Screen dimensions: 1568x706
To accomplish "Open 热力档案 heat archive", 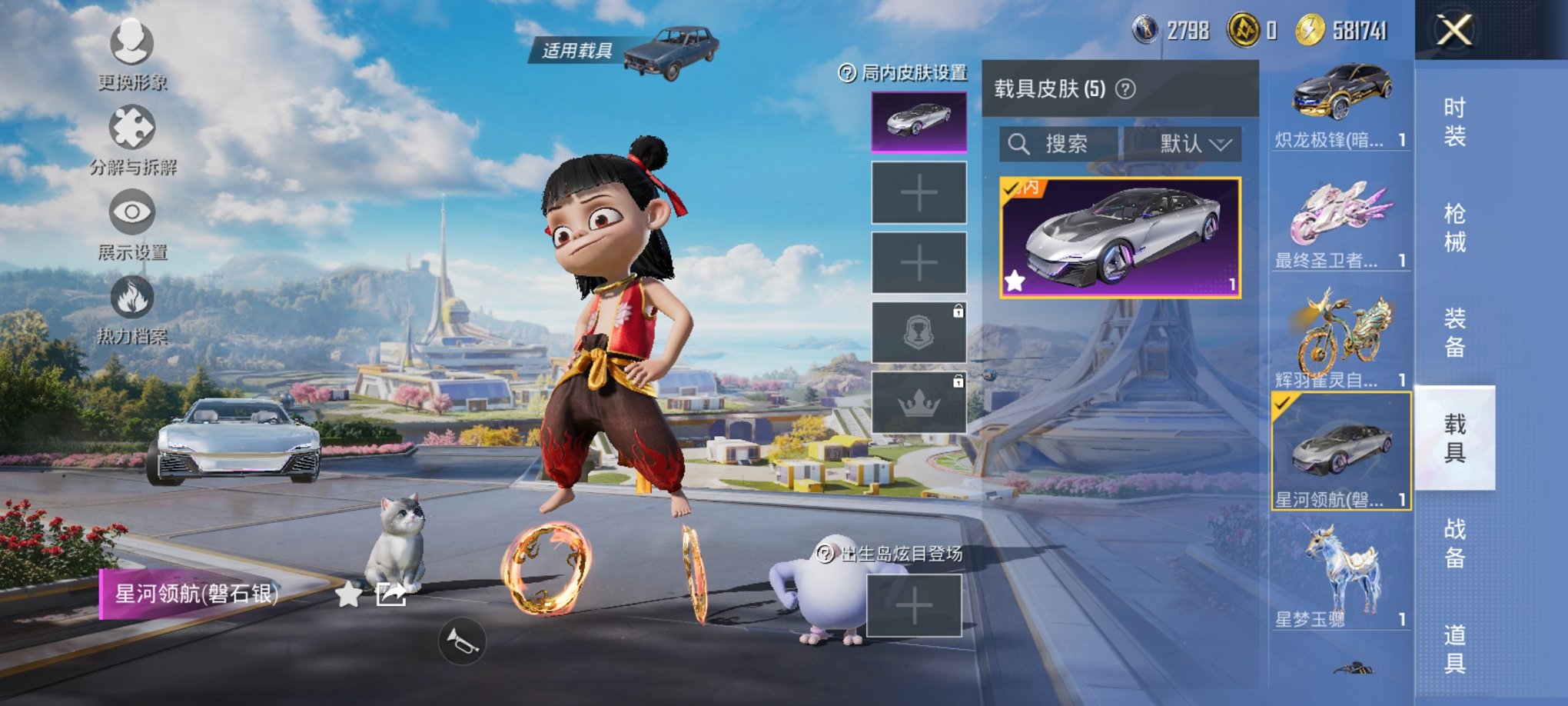I will pyautogui.click(x=132, y=306).
